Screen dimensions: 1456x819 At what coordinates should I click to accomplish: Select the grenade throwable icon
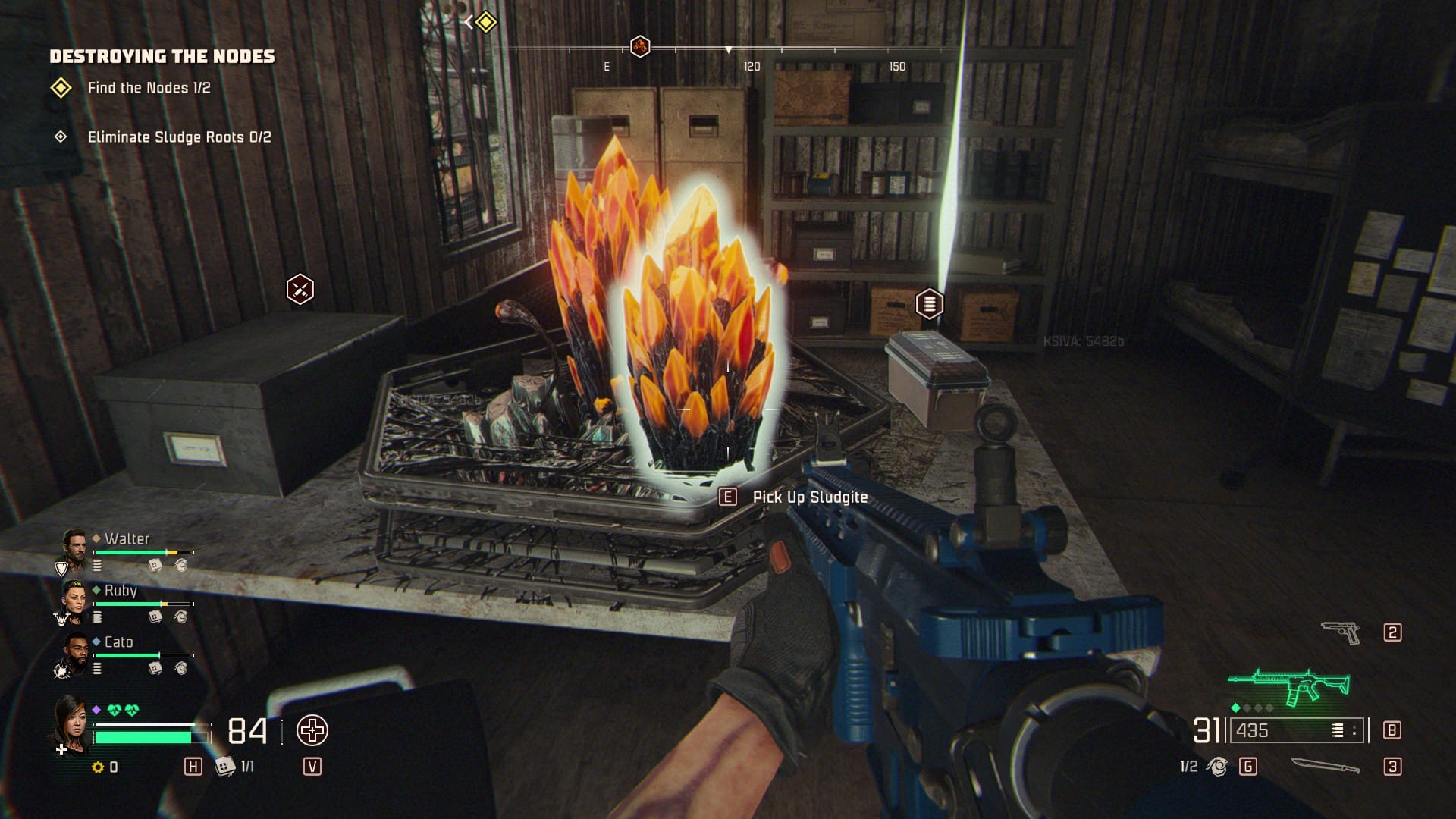[x=1217, y=767]
